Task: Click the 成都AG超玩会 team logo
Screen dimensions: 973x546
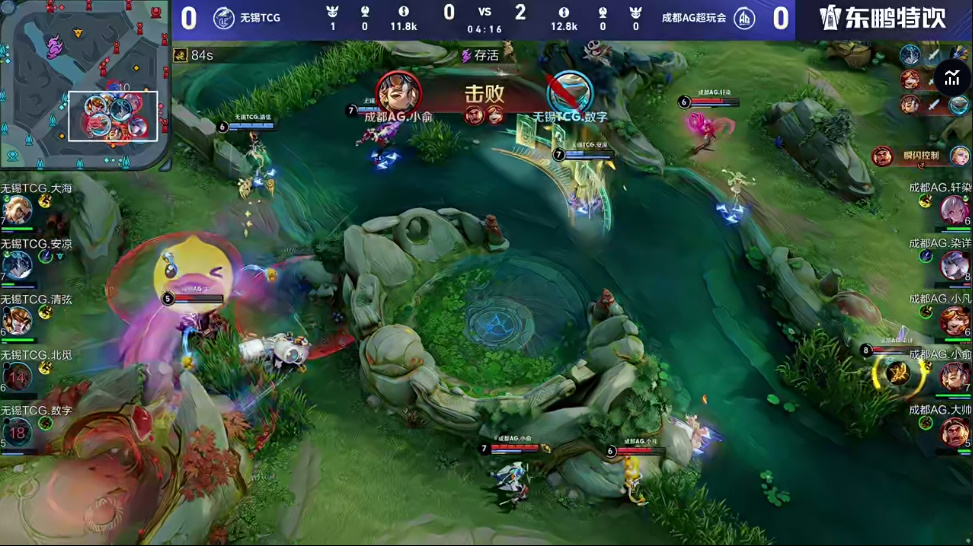Action: tap(745, 17)
